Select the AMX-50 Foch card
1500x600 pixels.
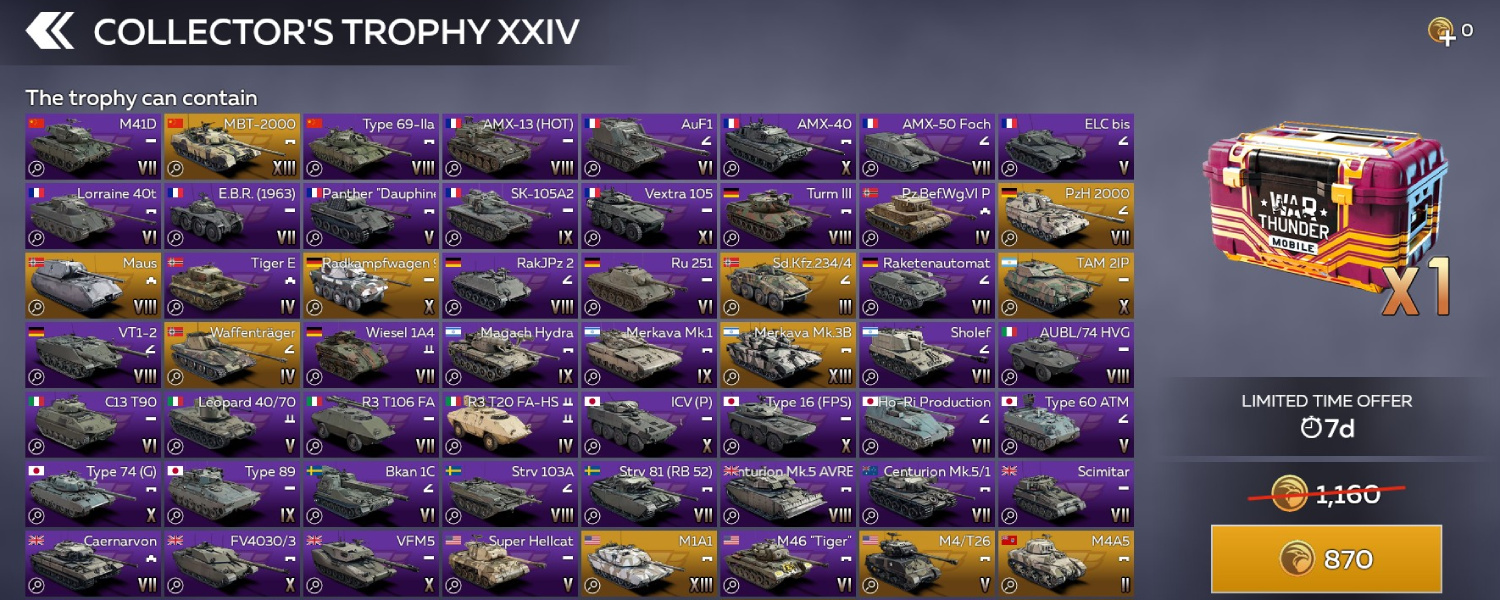coord(927,147)
